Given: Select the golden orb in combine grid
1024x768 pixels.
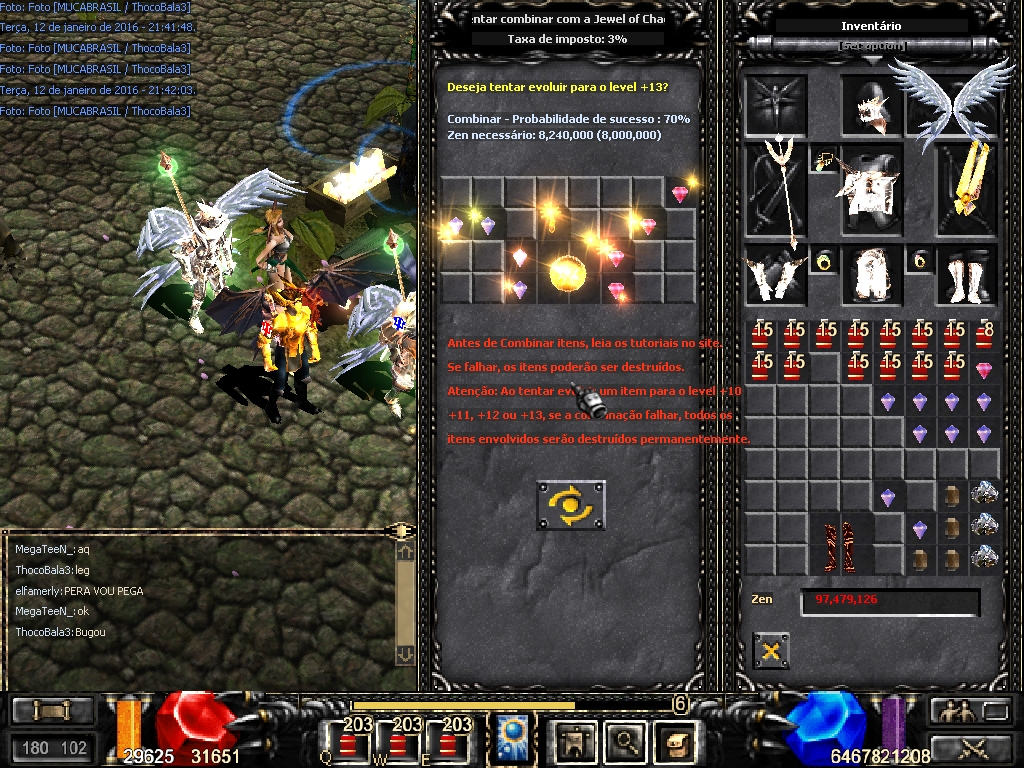Looking at the screenshot, I should (567, 273).
